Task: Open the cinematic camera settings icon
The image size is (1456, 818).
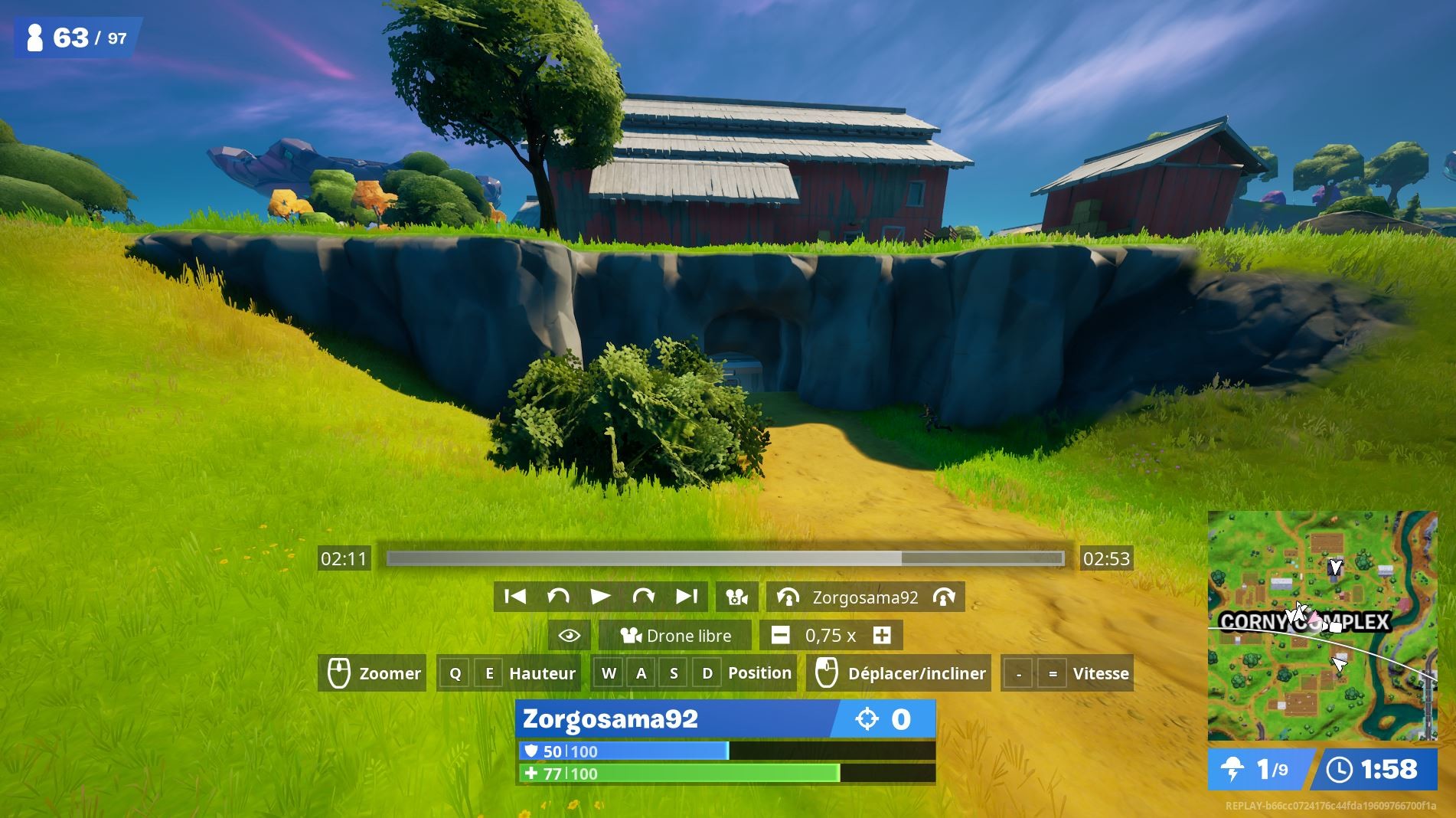Action: 736,596
